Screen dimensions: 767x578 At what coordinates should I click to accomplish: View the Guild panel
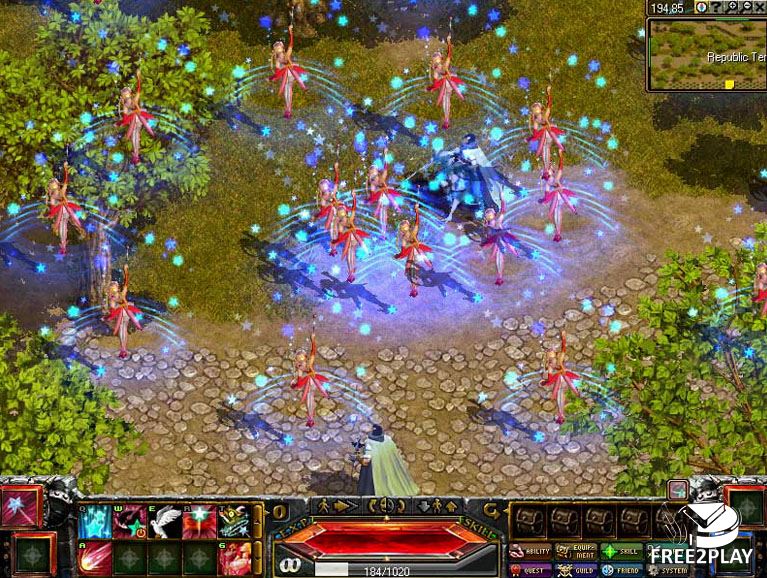point(576,569)
